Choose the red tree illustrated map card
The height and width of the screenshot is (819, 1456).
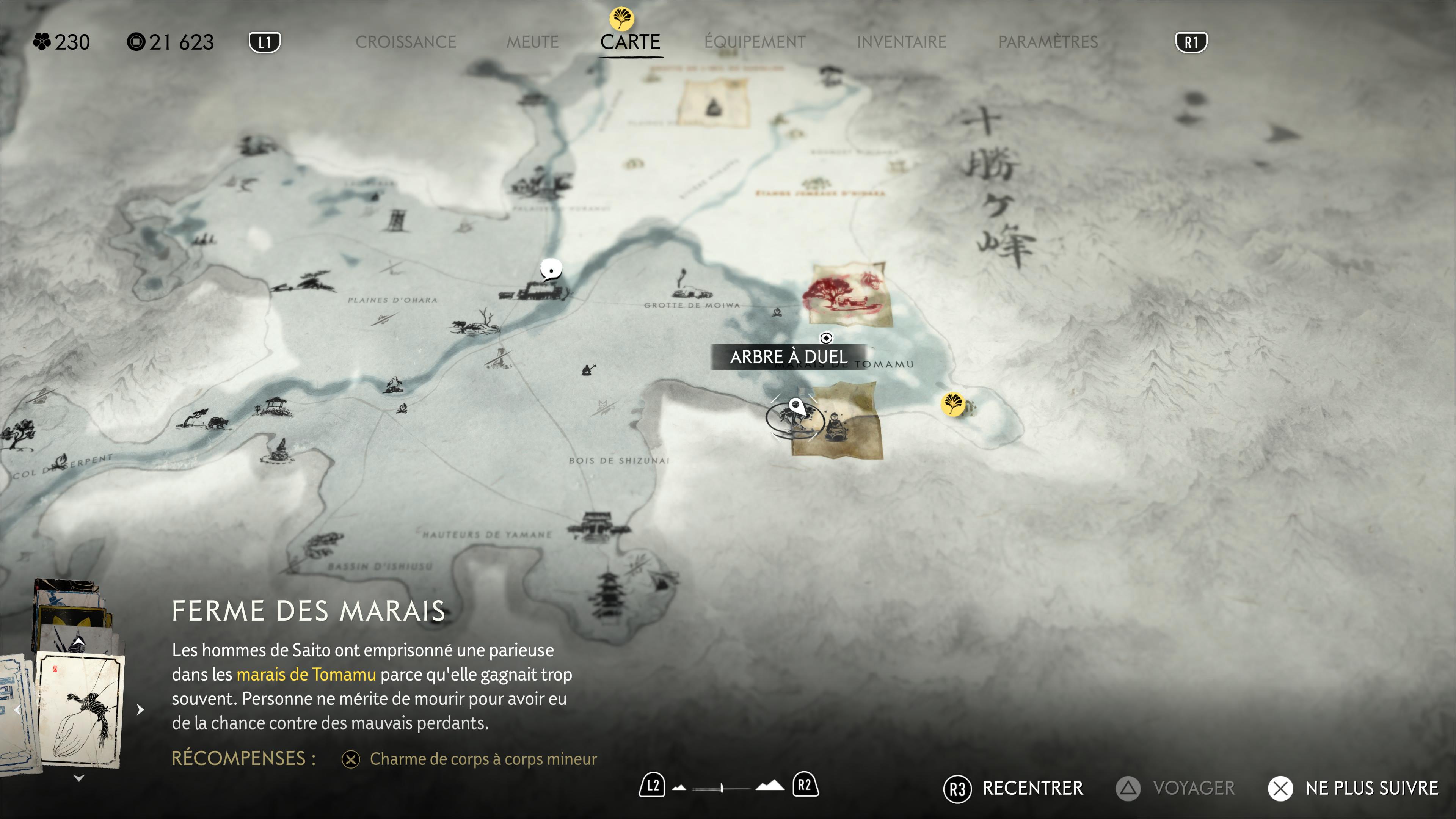pos(847,295)
